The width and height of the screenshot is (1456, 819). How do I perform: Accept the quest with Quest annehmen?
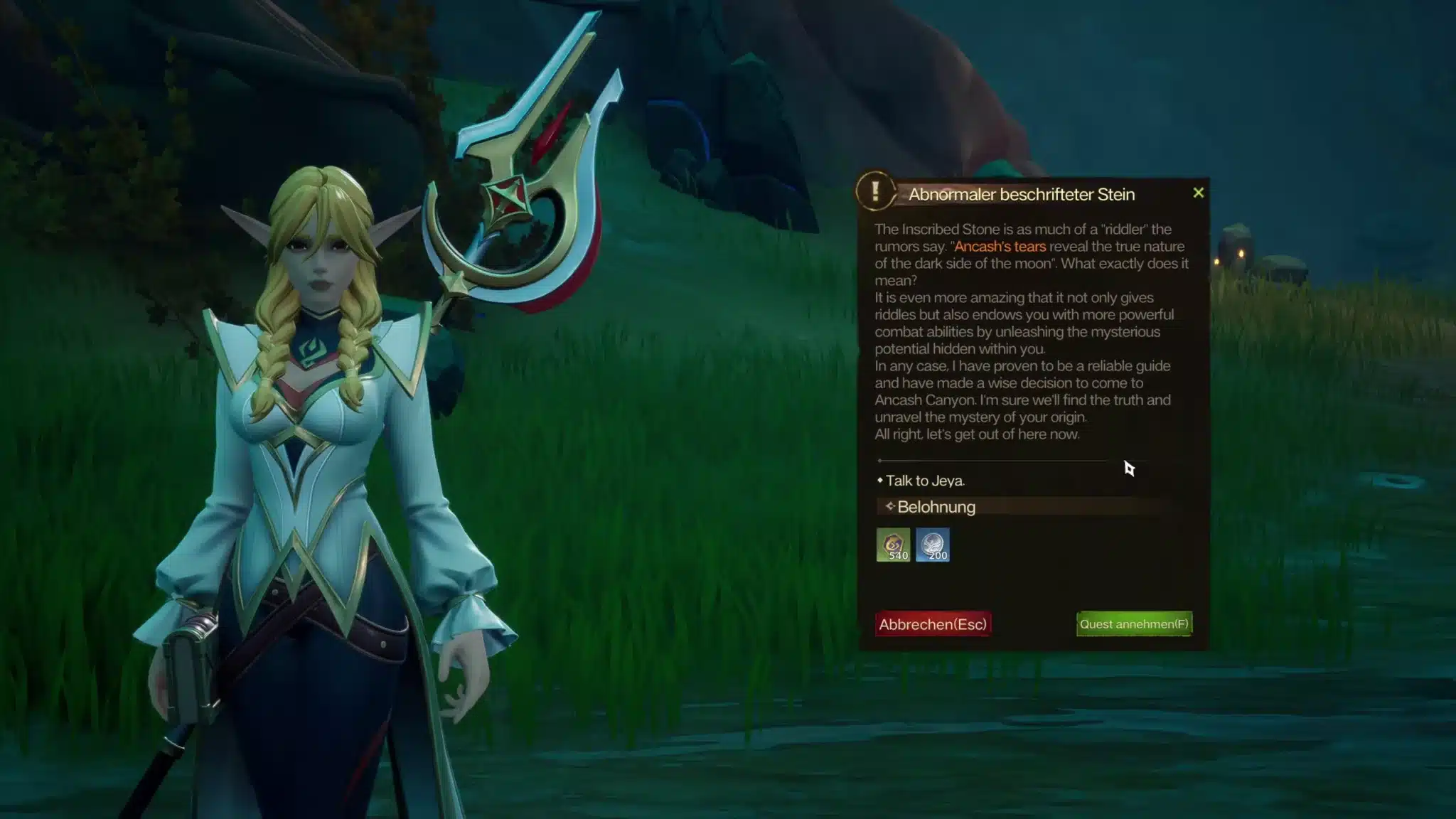1134,623
